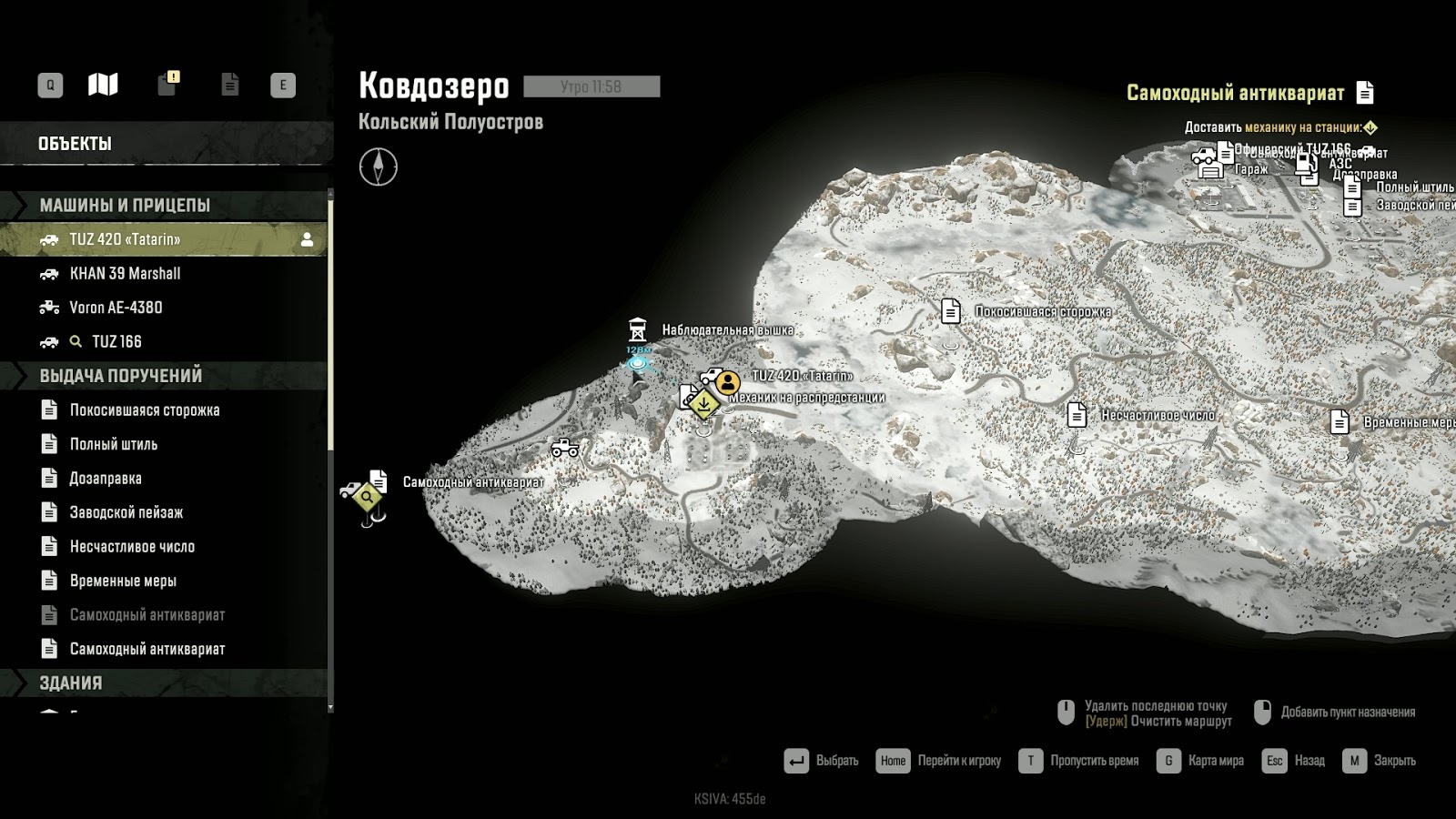Switch to the map tab icon
Viewport: 1456px width, 819px height.
pos(103,85)
